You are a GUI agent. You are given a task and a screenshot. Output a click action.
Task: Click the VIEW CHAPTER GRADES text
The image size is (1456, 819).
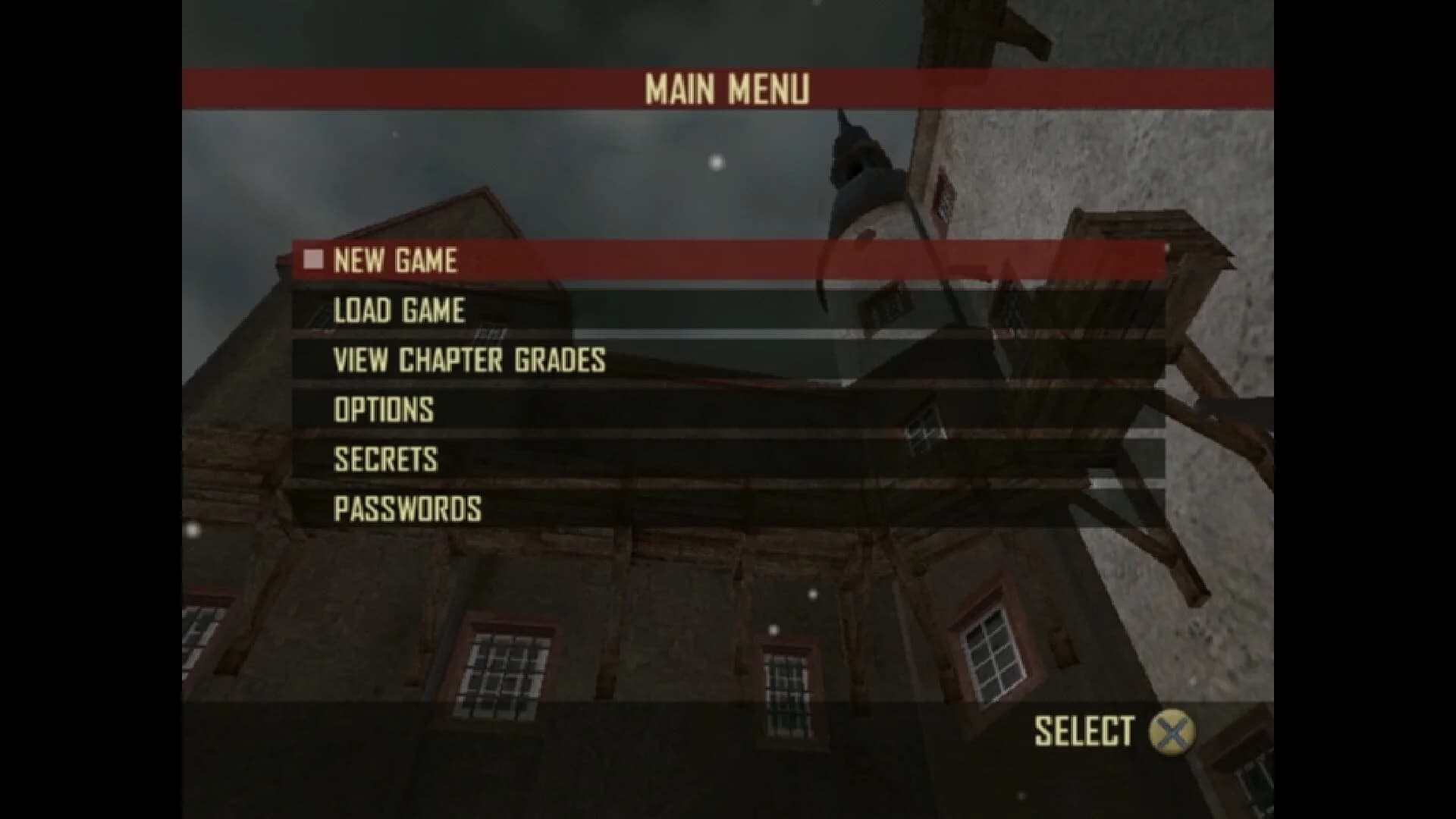469,360
